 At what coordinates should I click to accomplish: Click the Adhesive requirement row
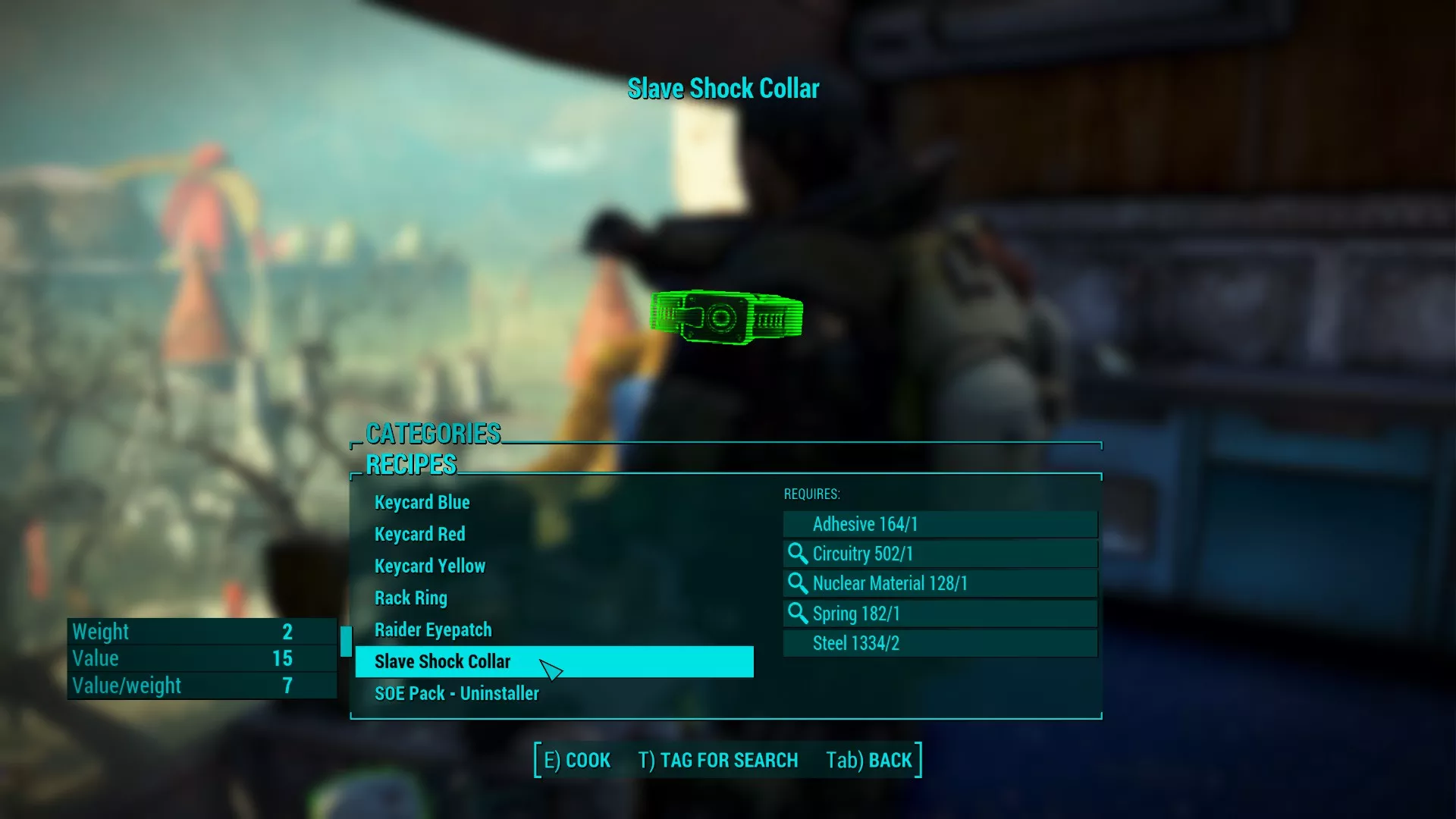940,524
